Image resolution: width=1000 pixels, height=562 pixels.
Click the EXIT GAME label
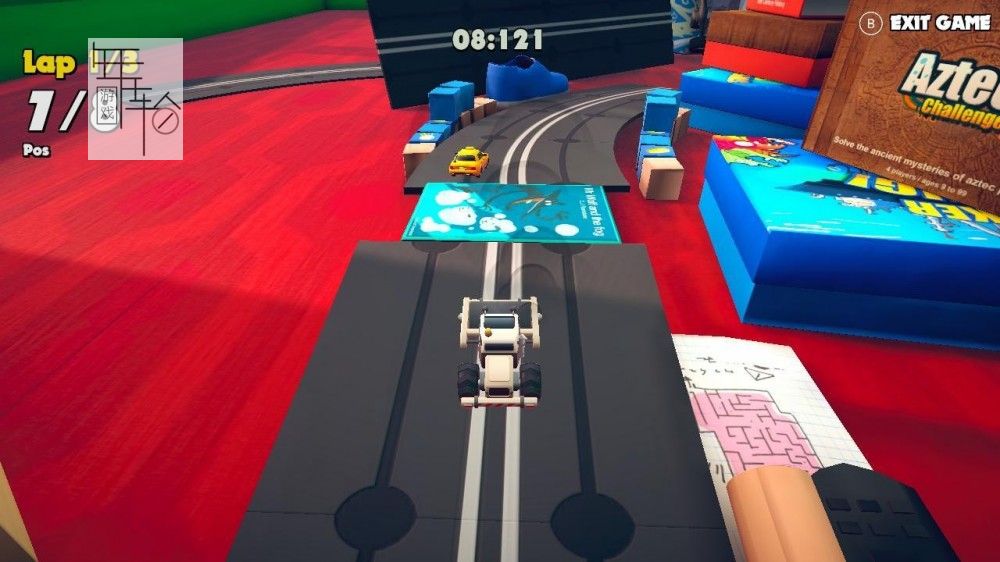click(938, 22)
